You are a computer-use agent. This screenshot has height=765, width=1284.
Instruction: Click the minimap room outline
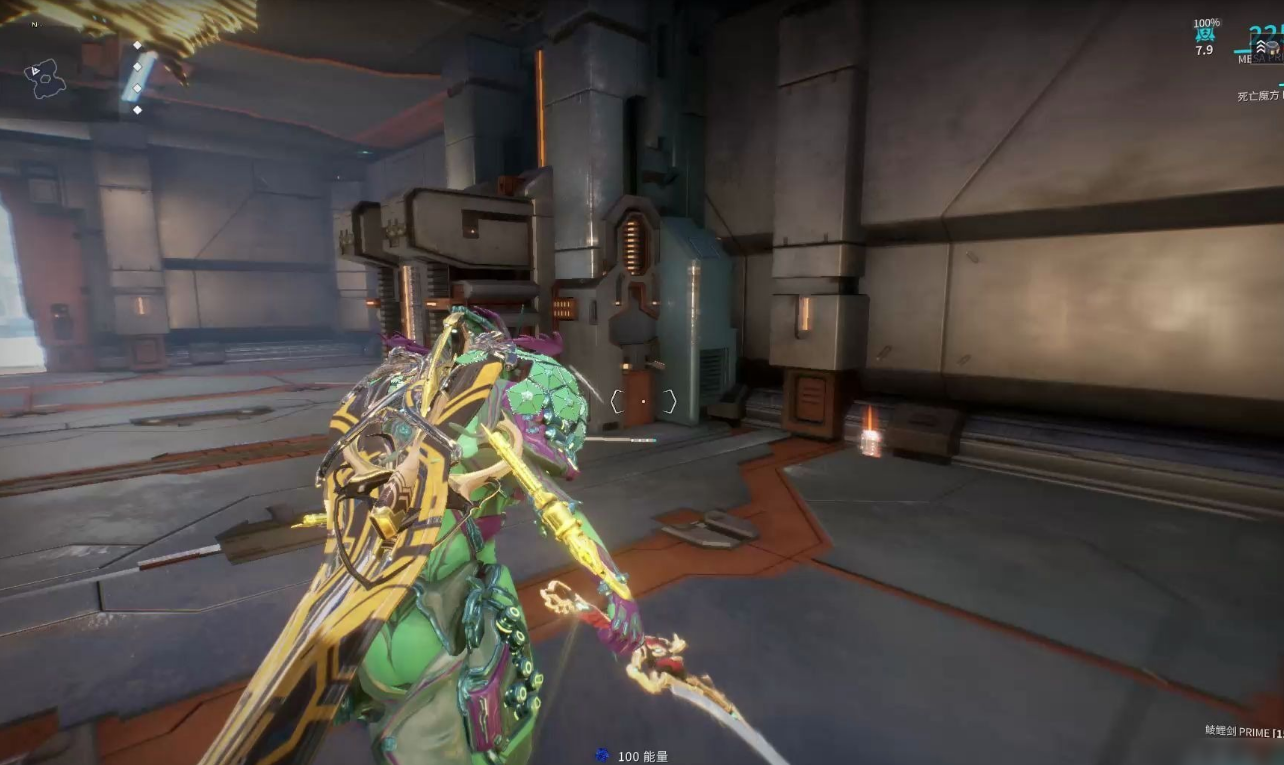point(45,78)
